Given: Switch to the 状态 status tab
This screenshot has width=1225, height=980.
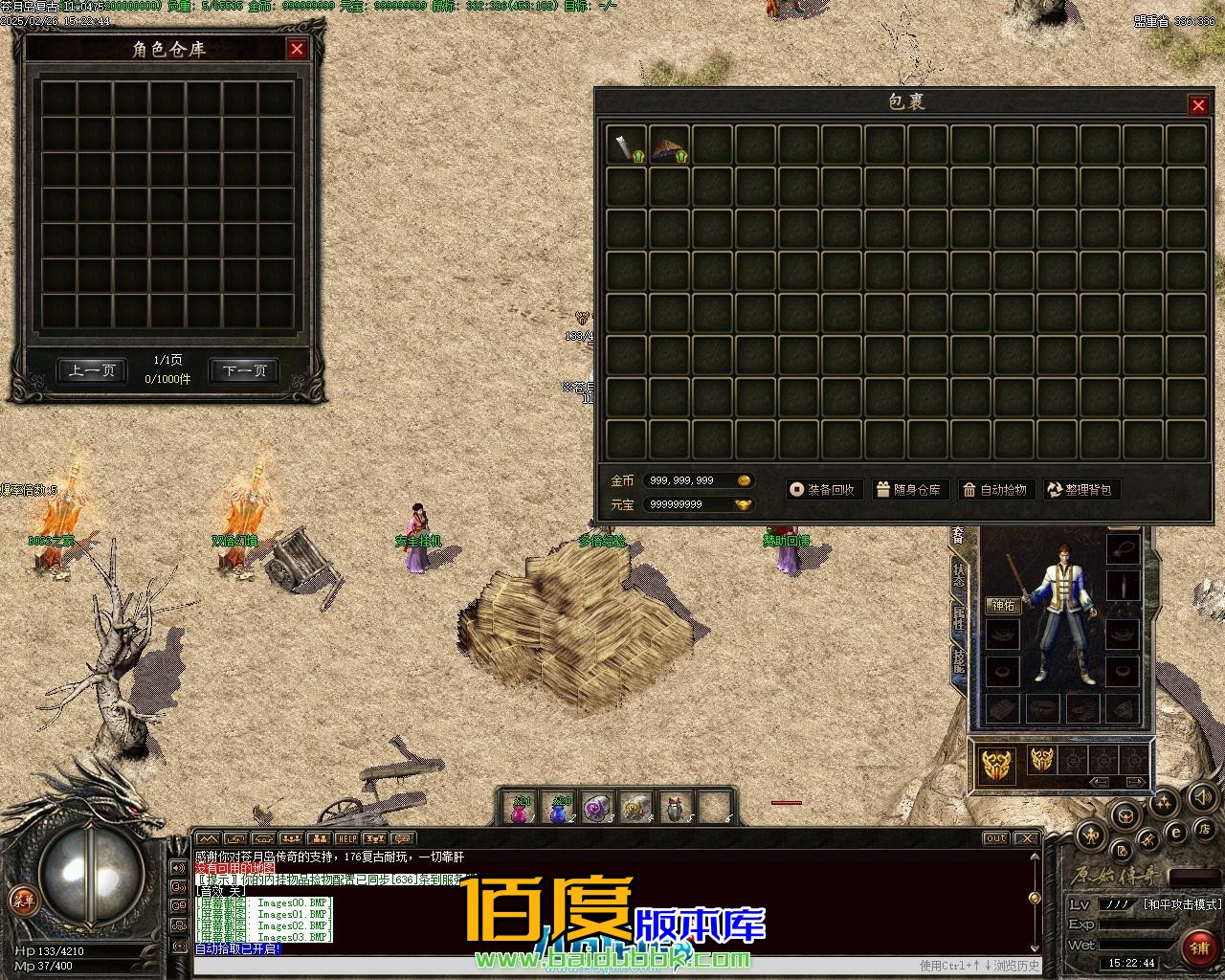Looking at the screenshot, I should 958,574.
